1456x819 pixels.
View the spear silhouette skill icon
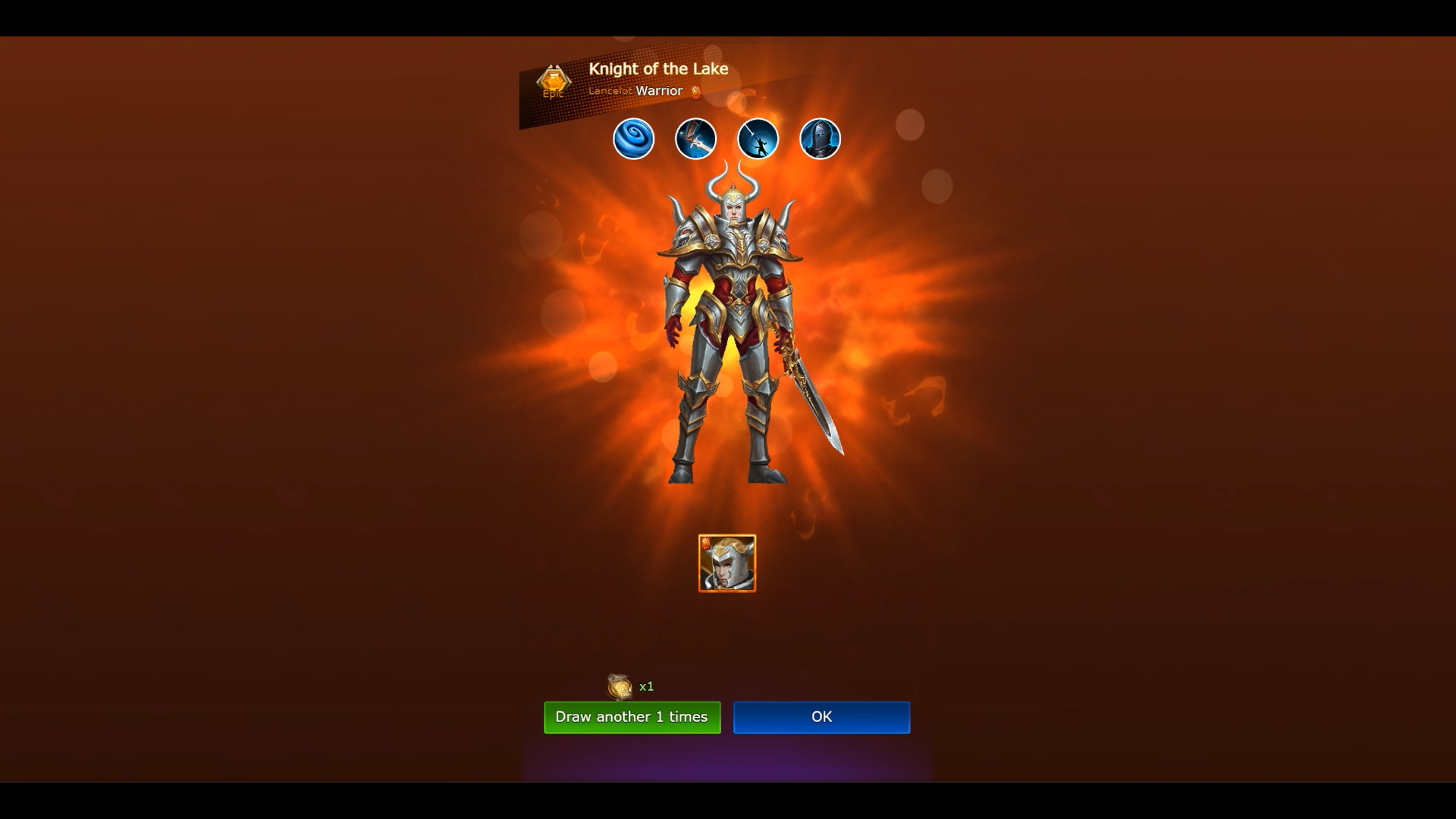759,139
